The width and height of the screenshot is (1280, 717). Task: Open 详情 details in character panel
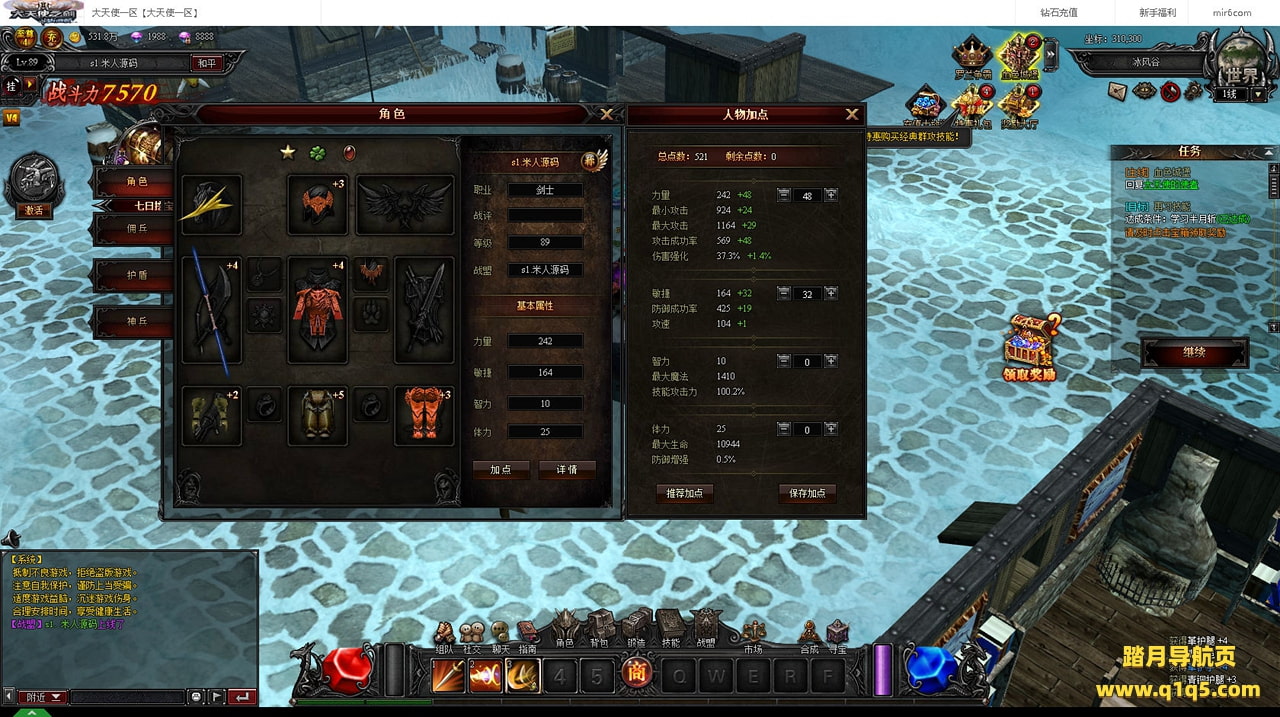coord(567,469)
